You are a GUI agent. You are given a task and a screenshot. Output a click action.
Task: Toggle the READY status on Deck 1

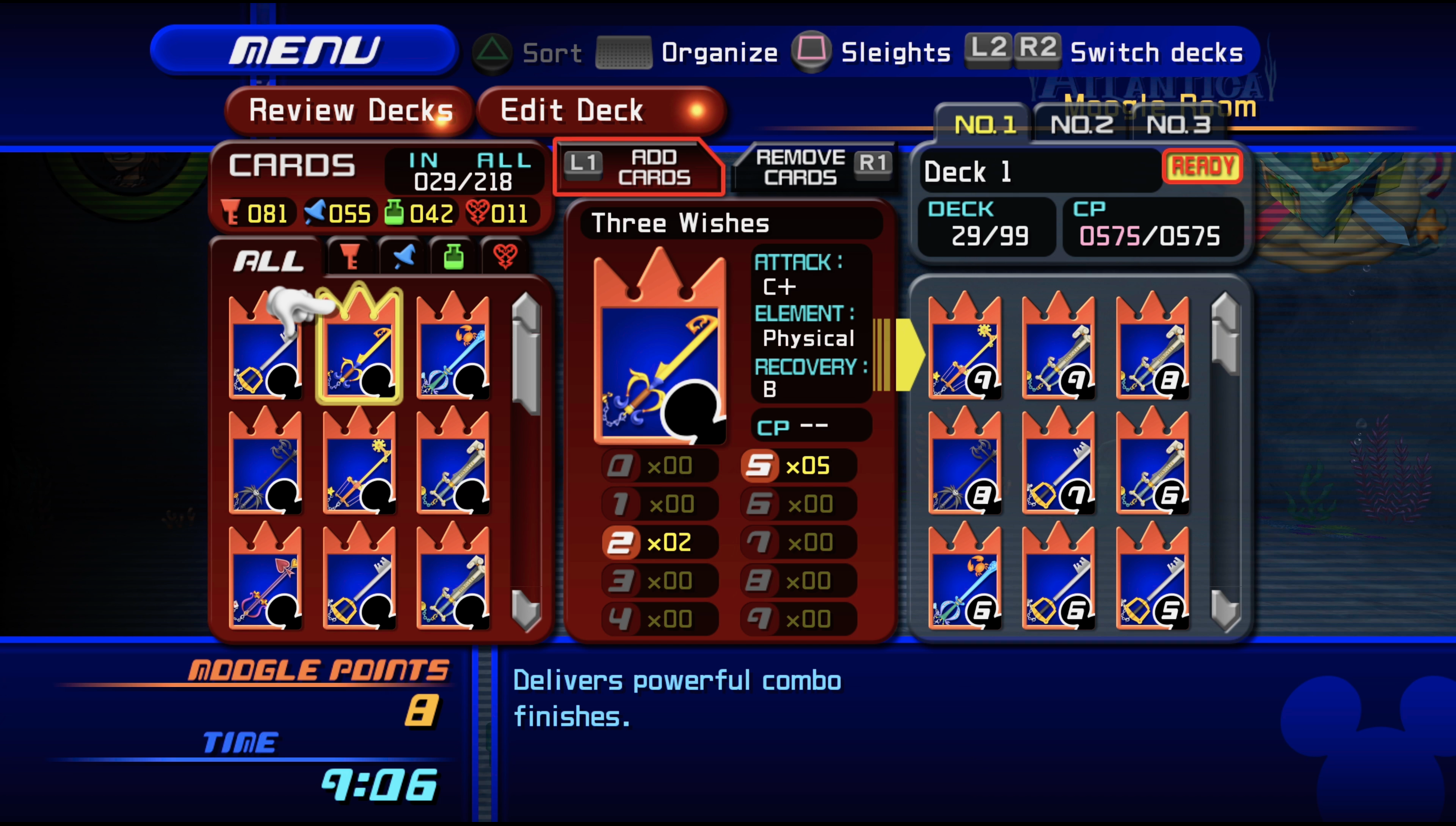1202,166
